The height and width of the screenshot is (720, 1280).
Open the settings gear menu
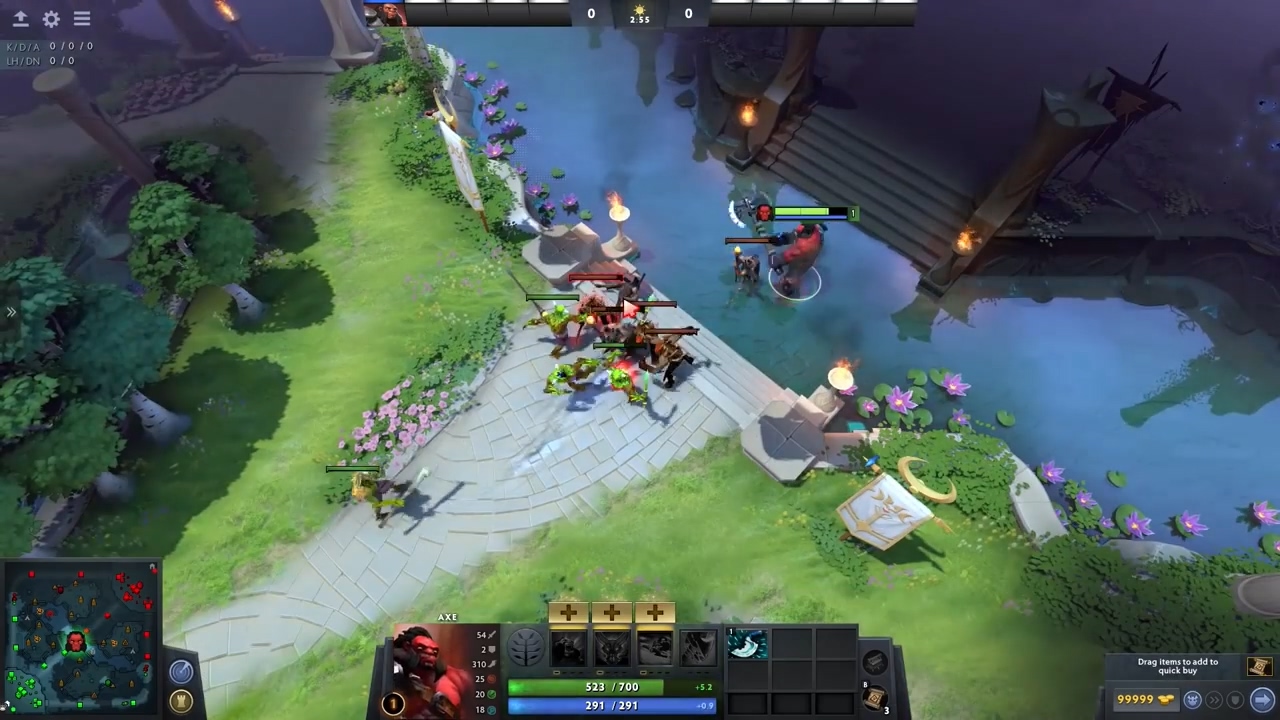(51, 18)
